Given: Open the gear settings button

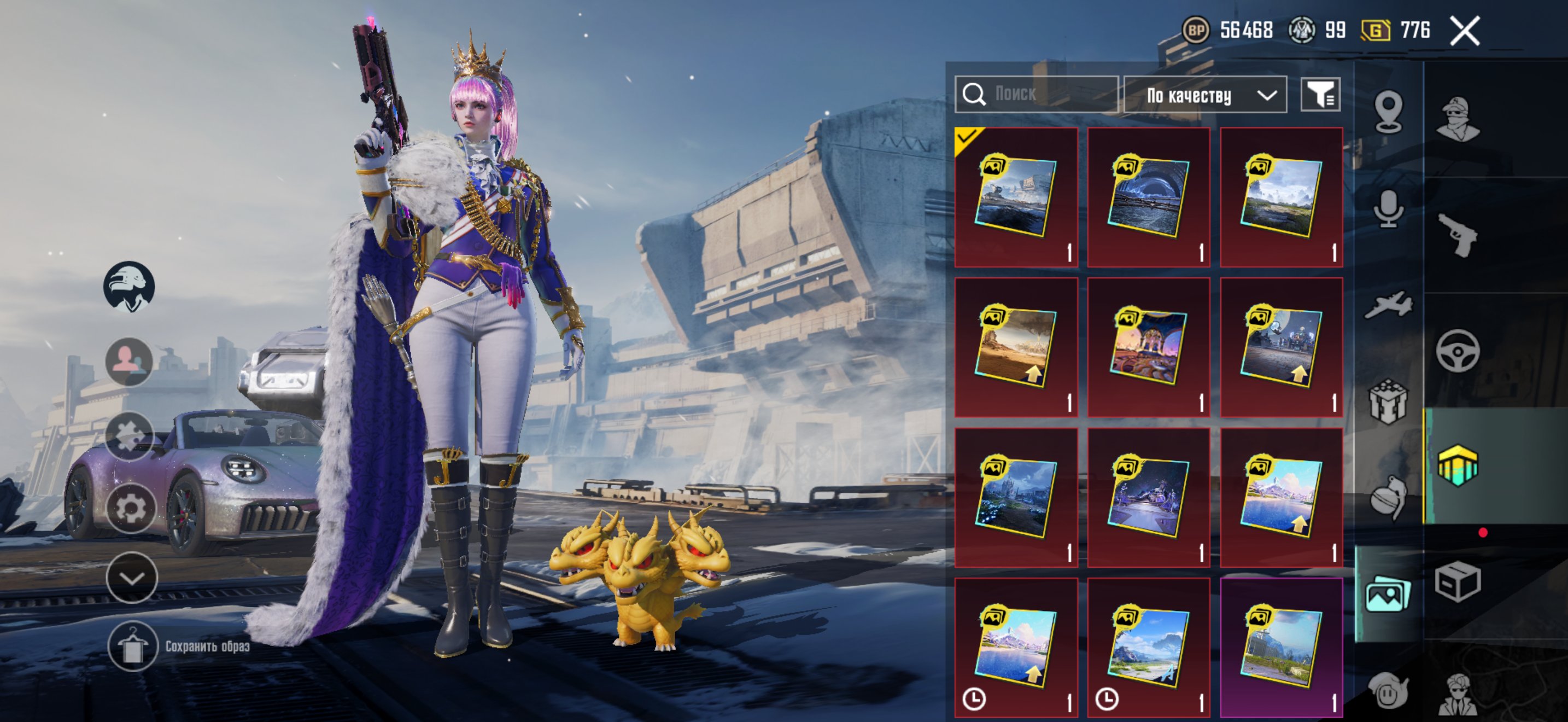Looking at the screenshot, I should (x=130, y=508).
